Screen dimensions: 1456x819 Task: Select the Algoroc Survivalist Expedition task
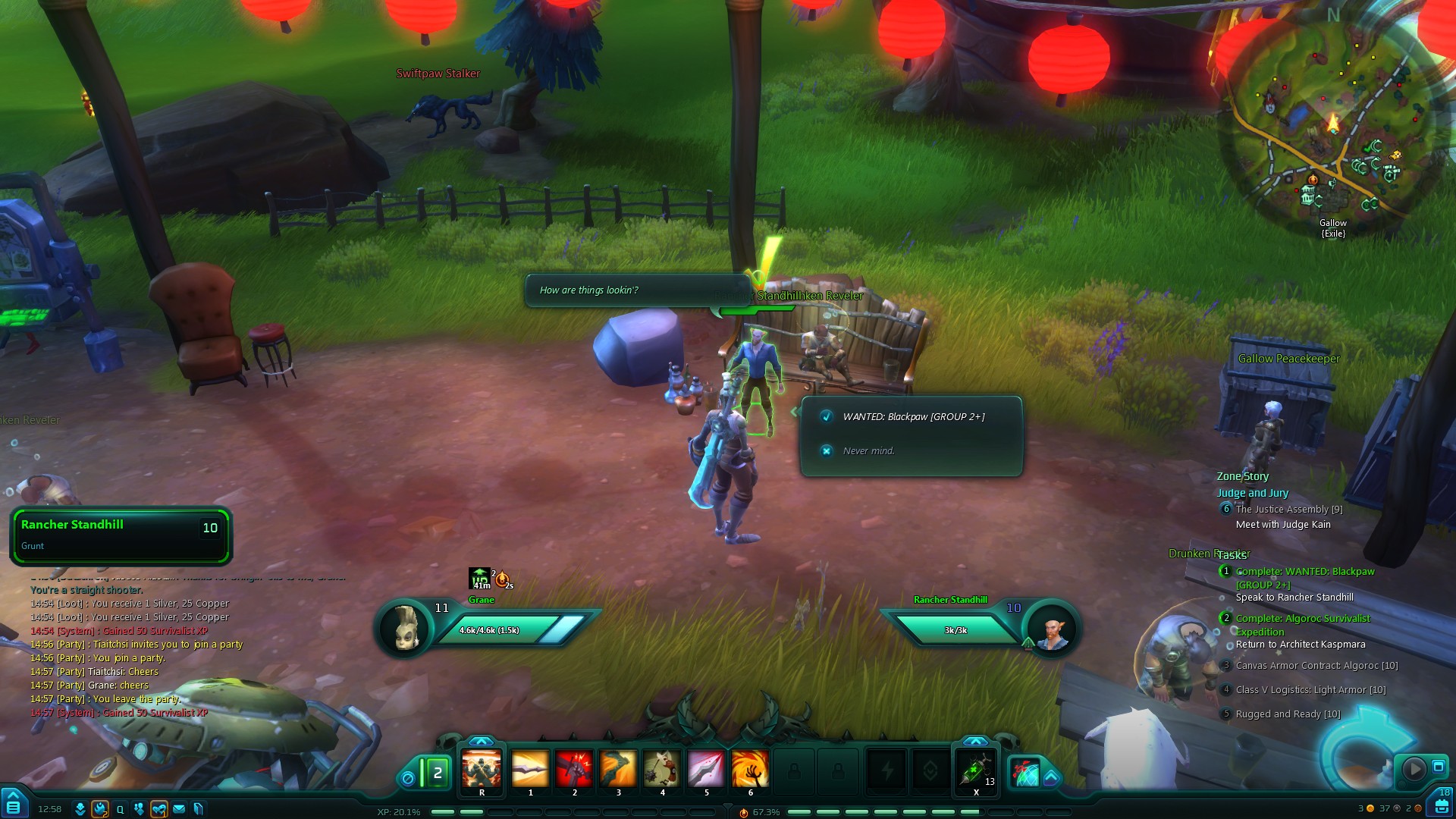(x=1302, y=619)
